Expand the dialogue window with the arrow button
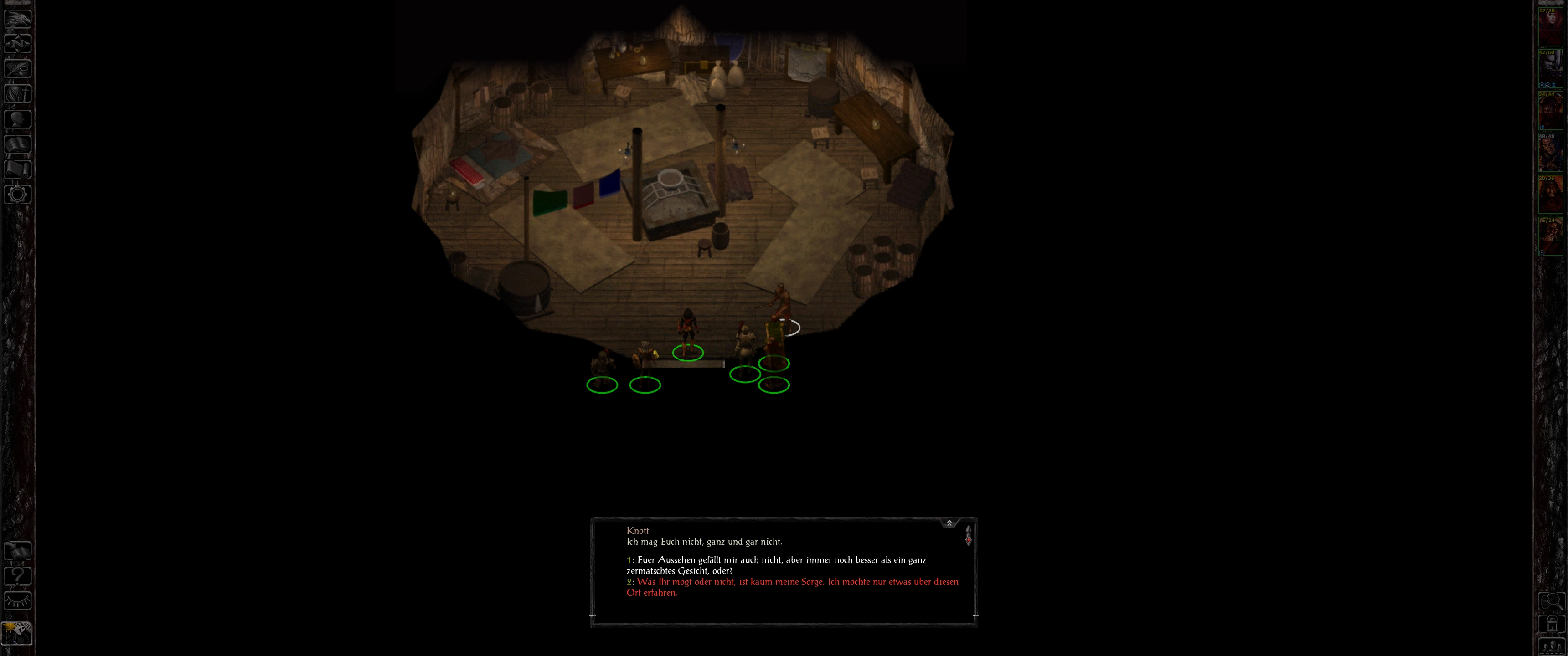This screenshot has height=656, width=1568. click(x=949, y=523)
